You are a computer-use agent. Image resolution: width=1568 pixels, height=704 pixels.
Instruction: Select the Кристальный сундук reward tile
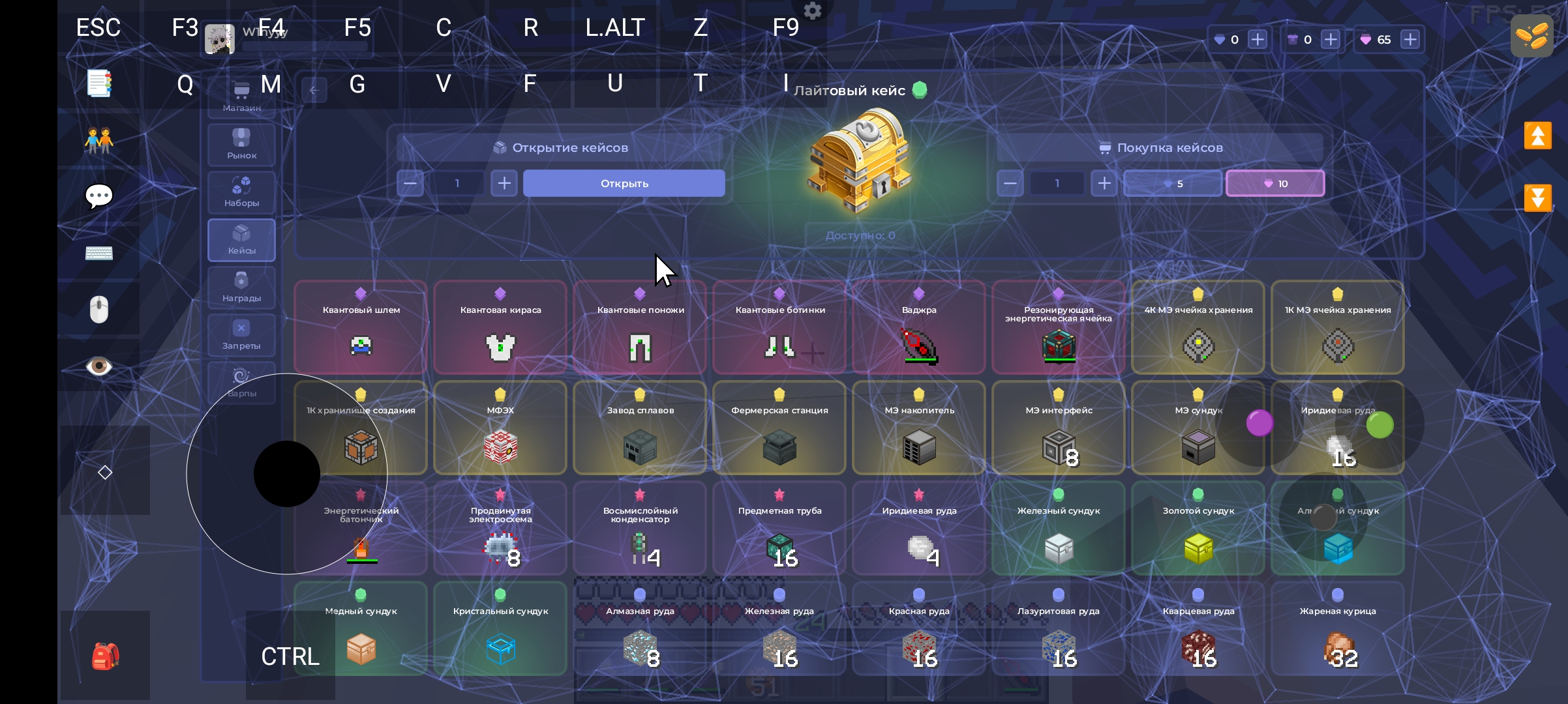[x=500, y=628]
